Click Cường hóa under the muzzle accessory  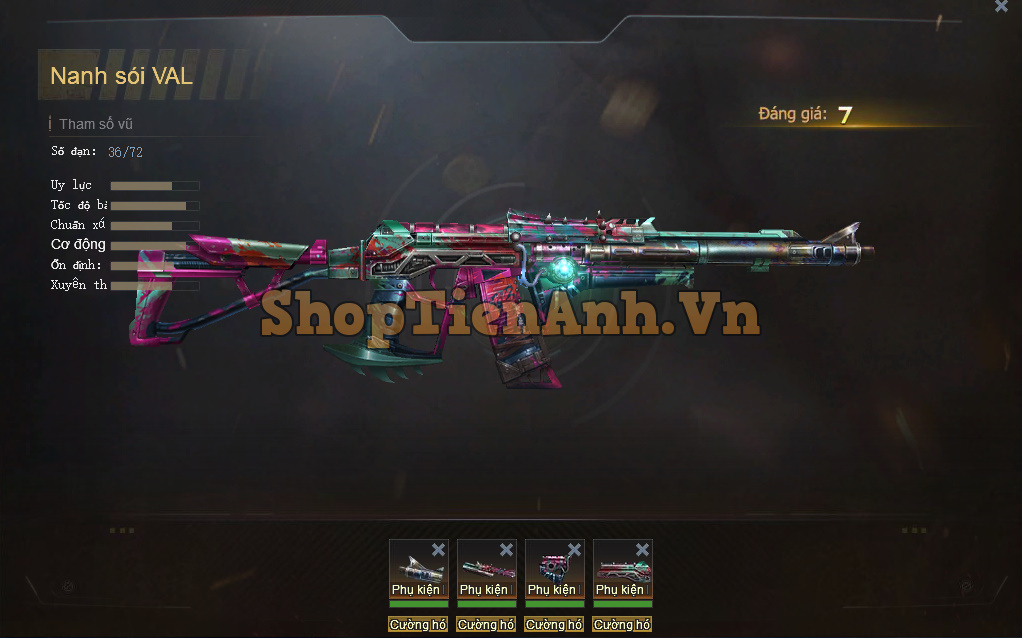pyautogui.click(x=418, y=625)
